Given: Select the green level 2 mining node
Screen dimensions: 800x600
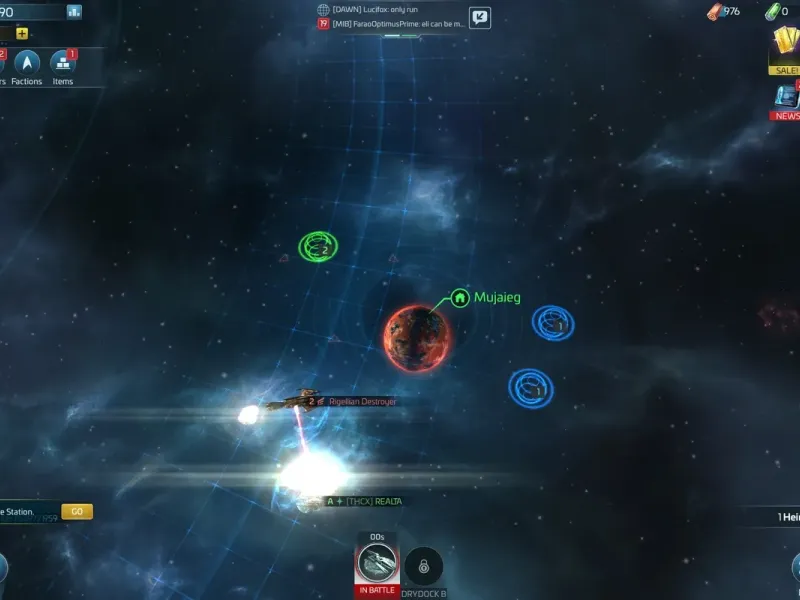Looking at the screenshot, I should [x=318, y=245].
